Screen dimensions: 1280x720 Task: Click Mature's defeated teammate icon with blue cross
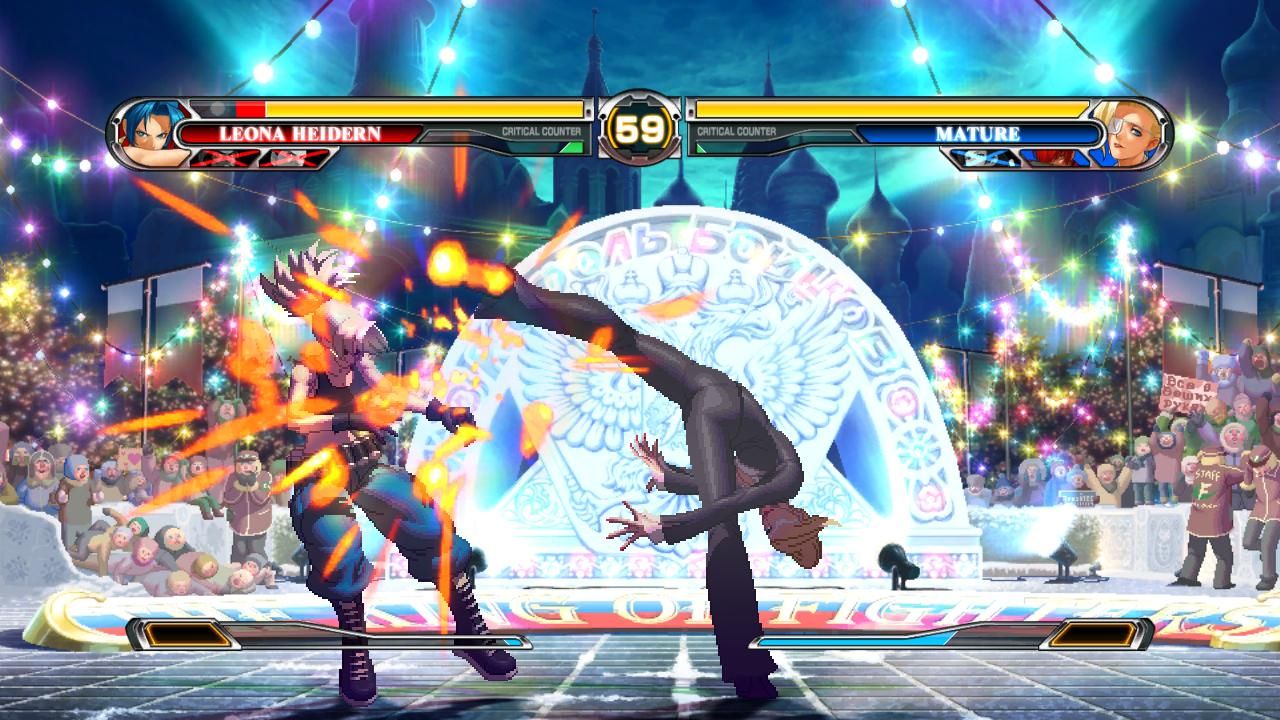983,158
